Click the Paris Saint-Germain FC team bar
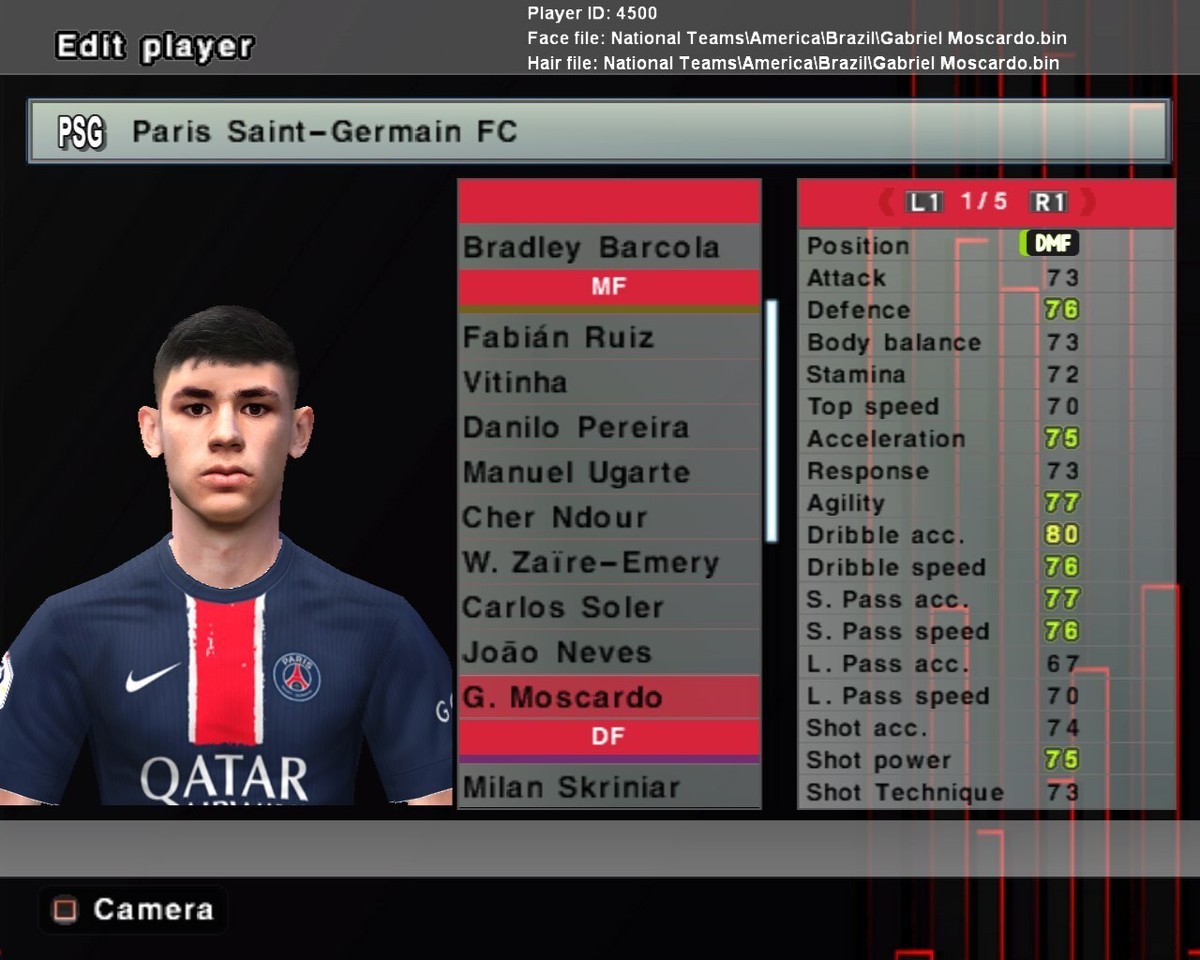1200x960 pixels. pos(598,131)
